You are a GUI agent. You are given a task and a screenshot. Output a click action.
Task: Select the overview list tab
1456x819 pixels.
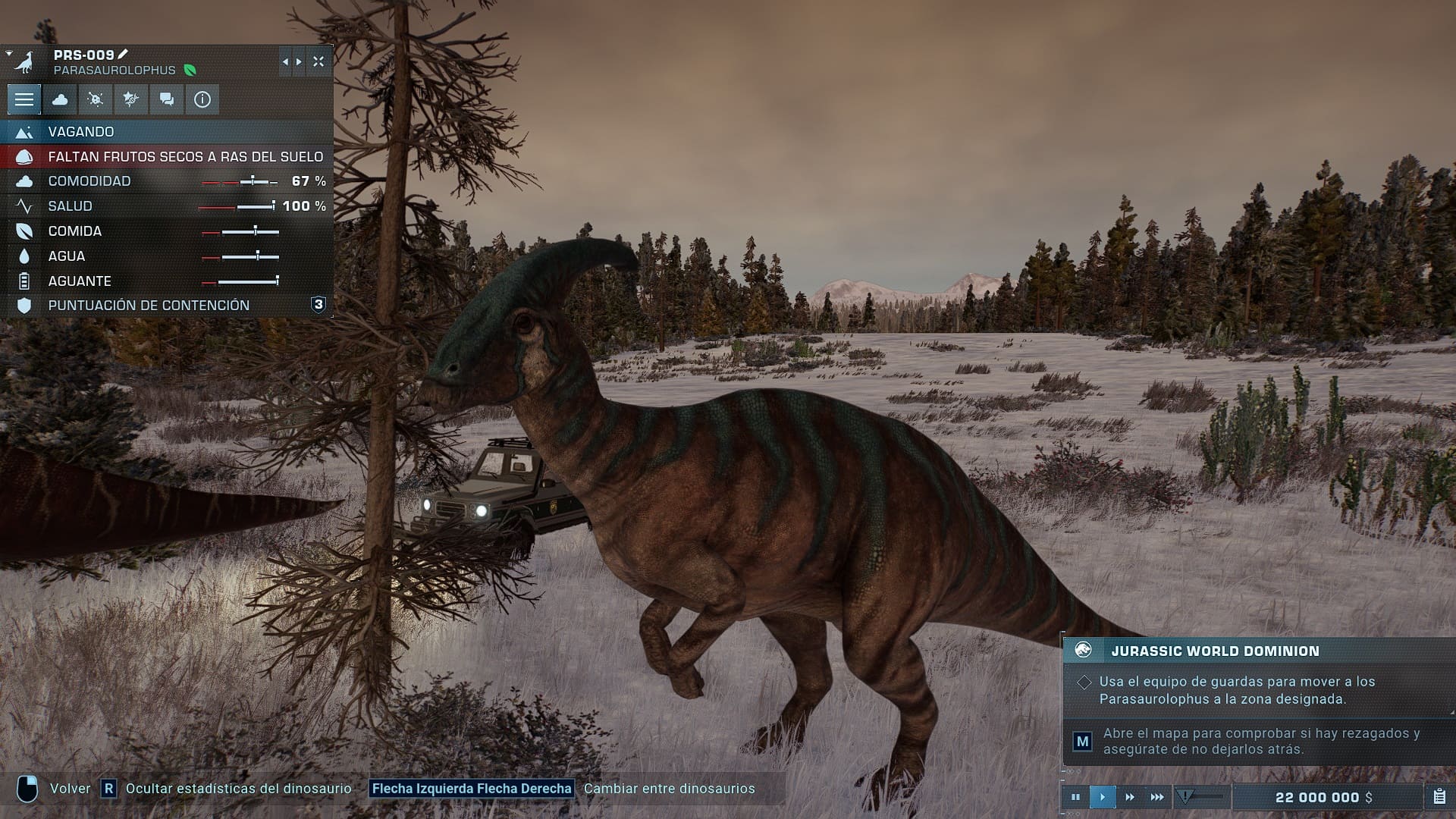pyautogui.click(x=24, y=99)
